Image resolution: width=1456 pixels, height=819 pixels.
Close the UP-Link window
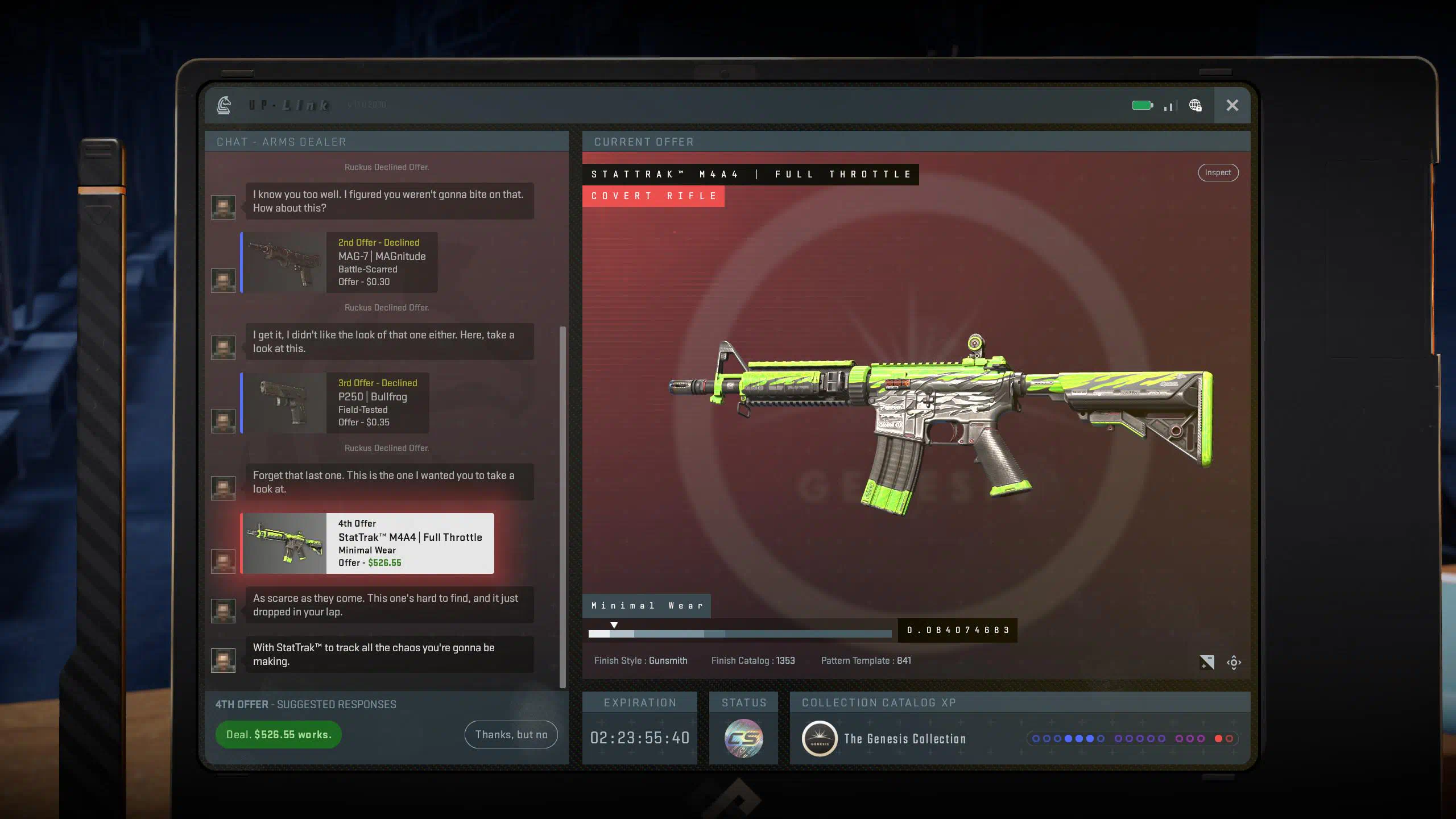tap(1232, 105)
